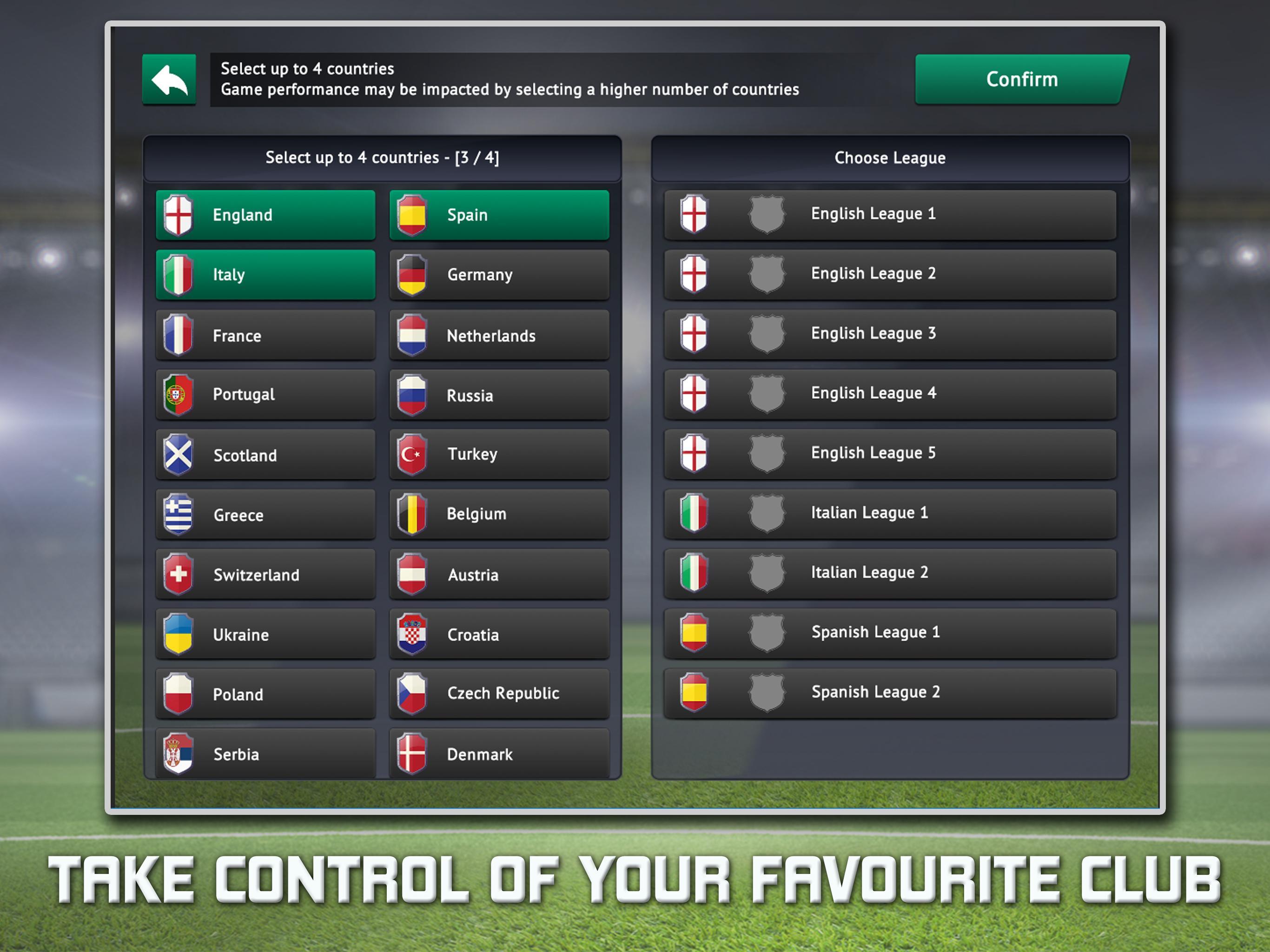This screenshot has width=1270, height=952.
Task: Choose English League 5
Action: [891, 452]
